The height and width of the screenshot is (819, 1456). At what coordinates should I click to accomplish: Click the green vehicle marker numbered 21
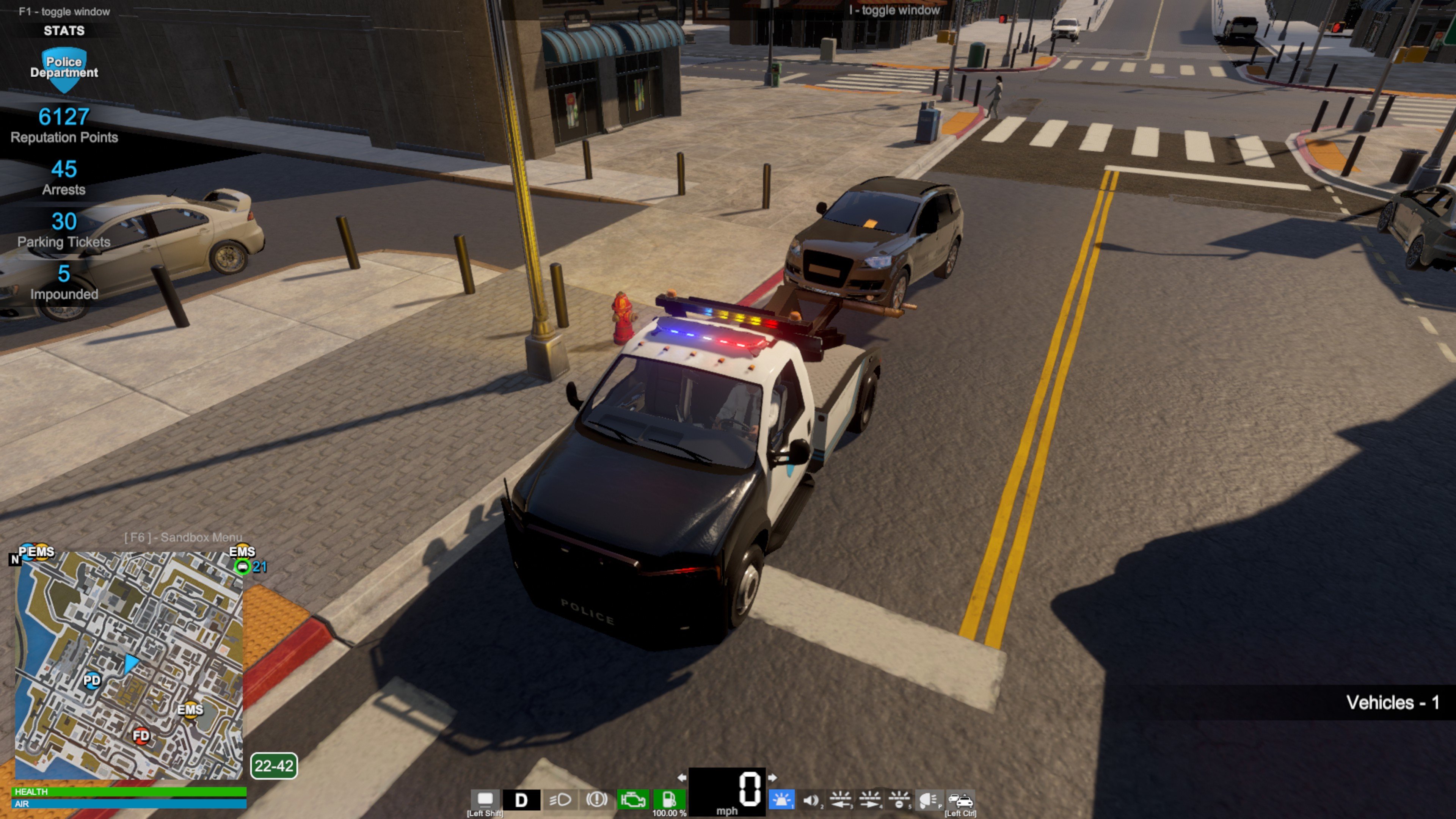coord(243,566)
